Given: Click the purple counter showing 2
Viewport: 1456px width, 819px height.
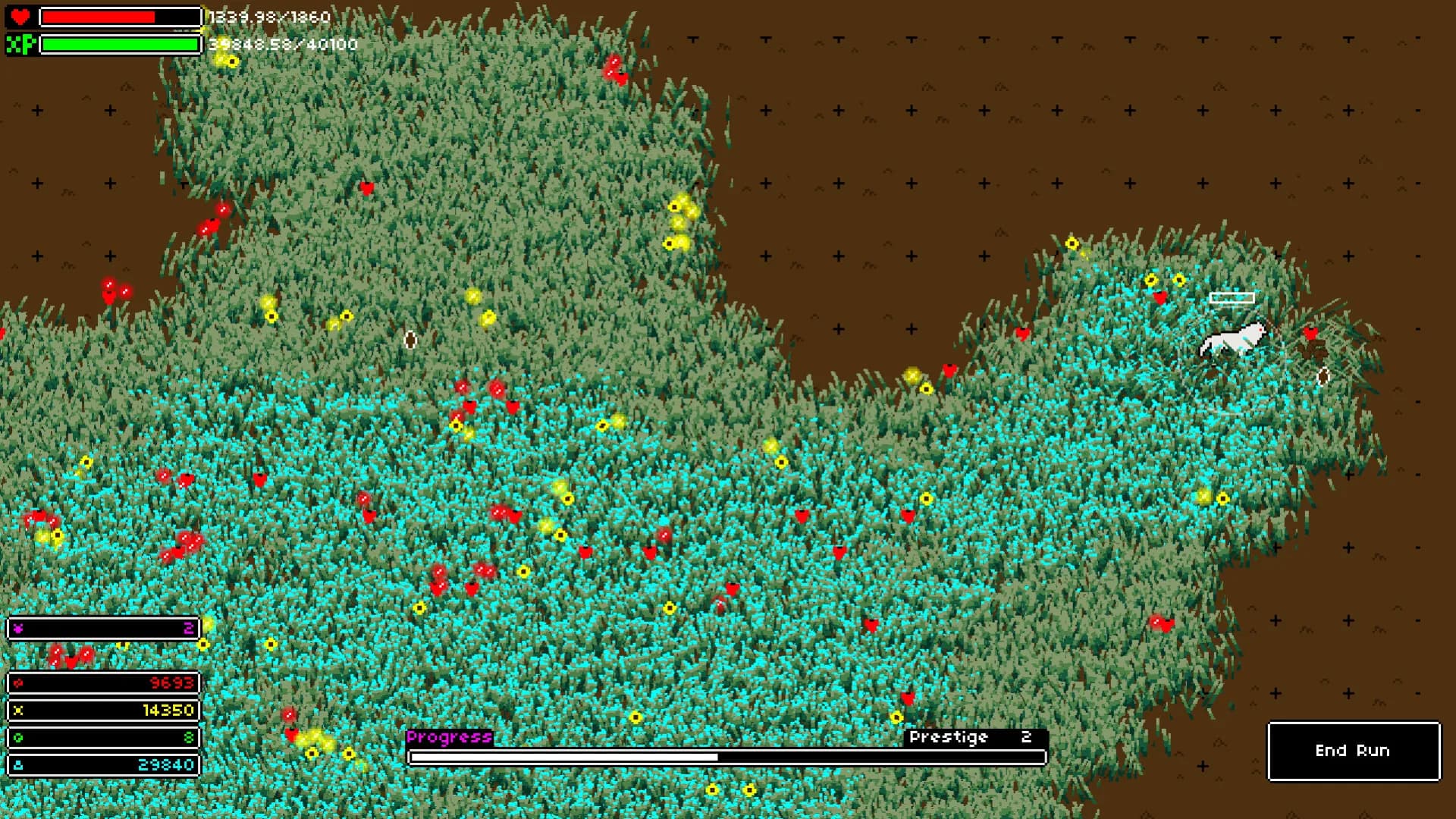Looking at the screenshot, I should click(x=189, y=628).
